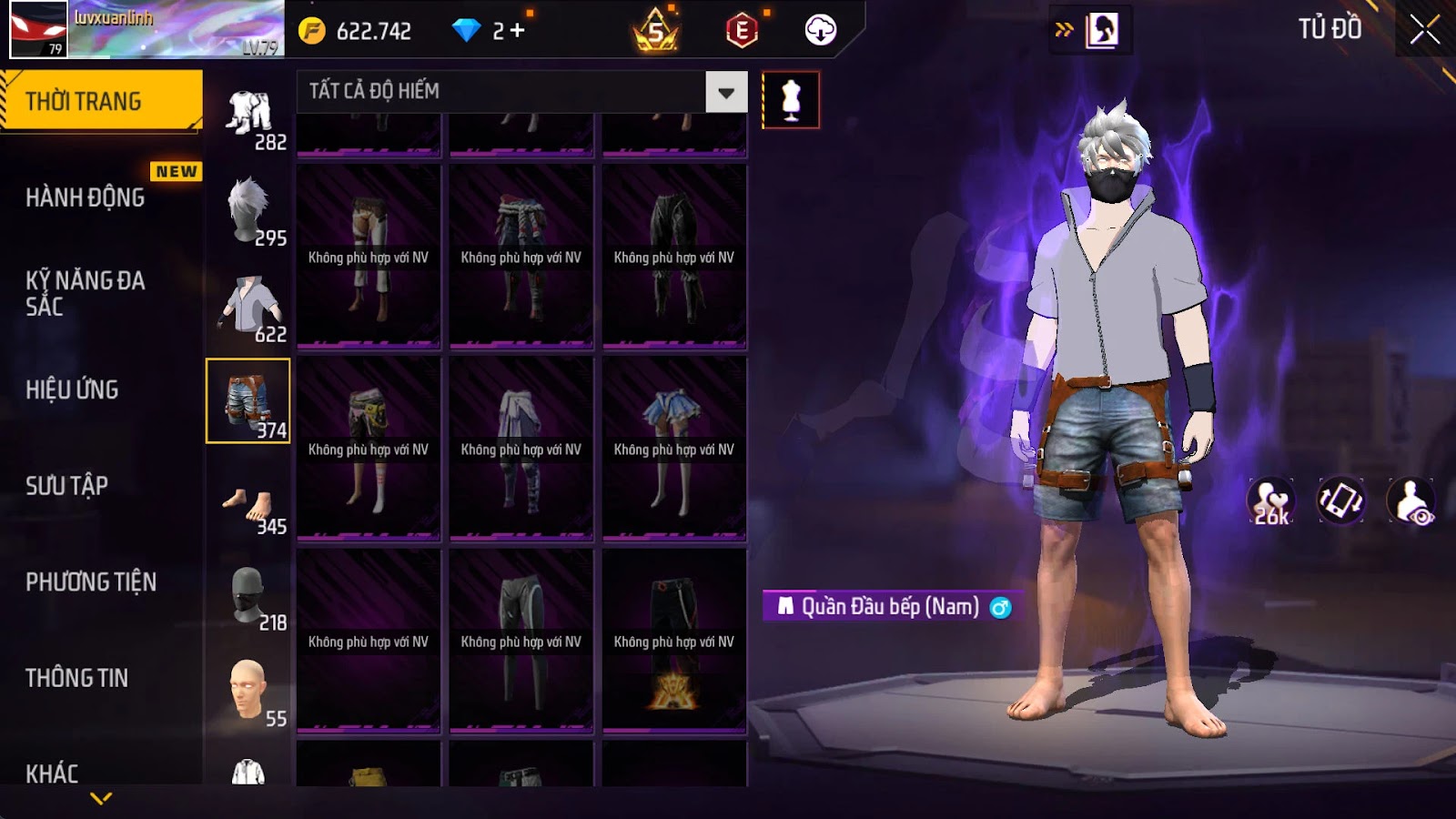Pick the face mask category with 218
Image resolution: width=1456 pixels, height=819 pixels.
pyautogui.click(x=249, y=598)
